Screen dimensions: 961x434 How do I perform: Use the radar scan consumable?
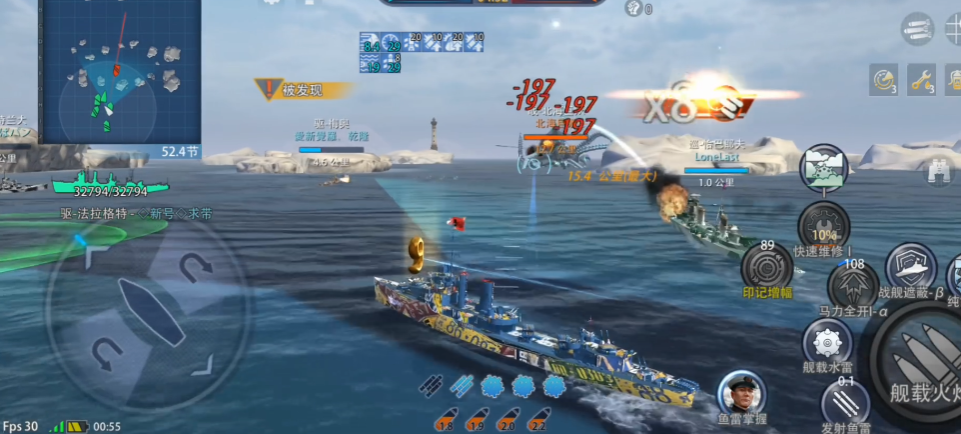click(x=883, y=79)
